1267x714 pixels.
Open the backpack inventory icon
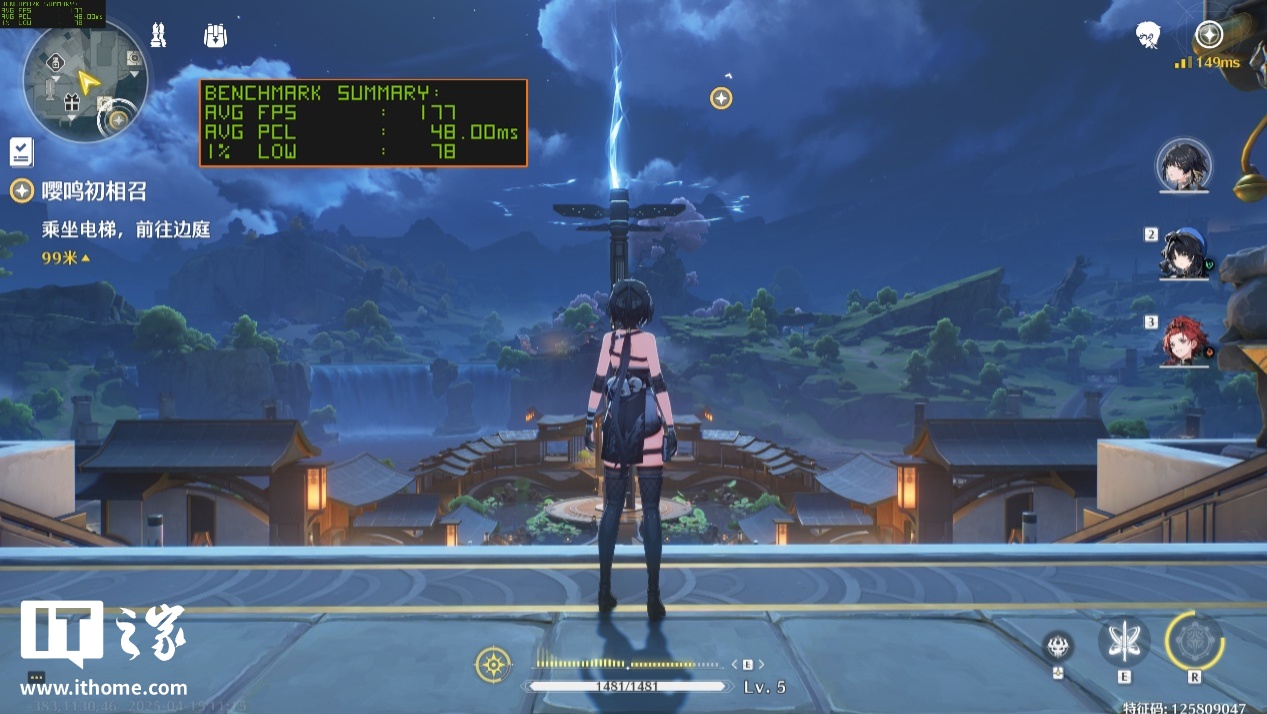214,36
